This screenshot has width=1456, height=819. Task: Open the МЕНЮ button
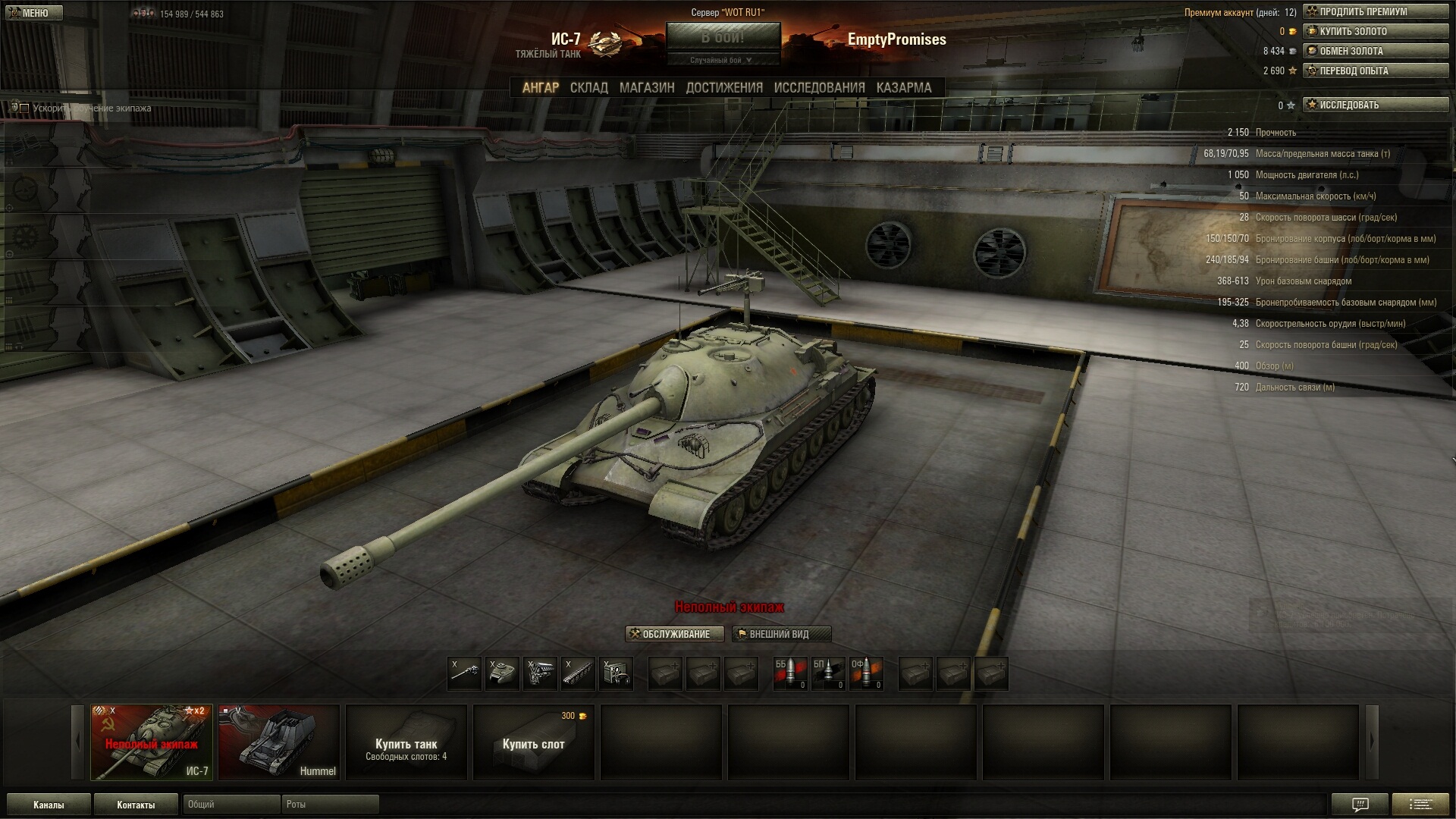tap(34, 13)
